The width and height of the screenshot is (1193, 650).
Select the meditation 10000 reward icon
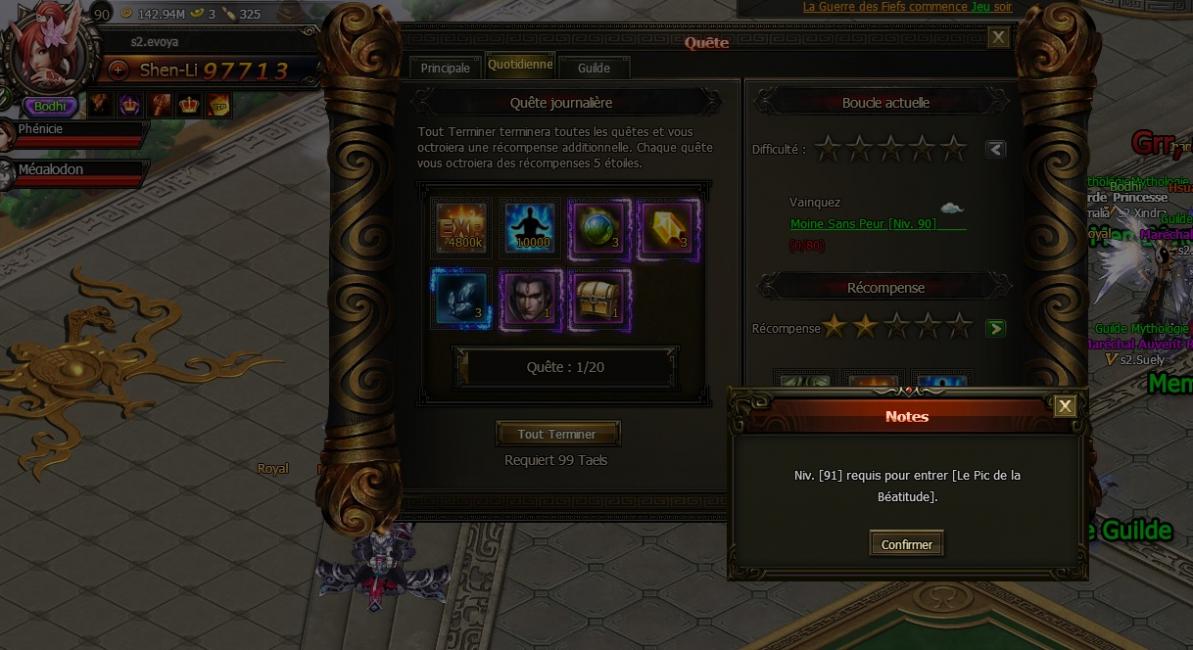(x=530, y=226)
